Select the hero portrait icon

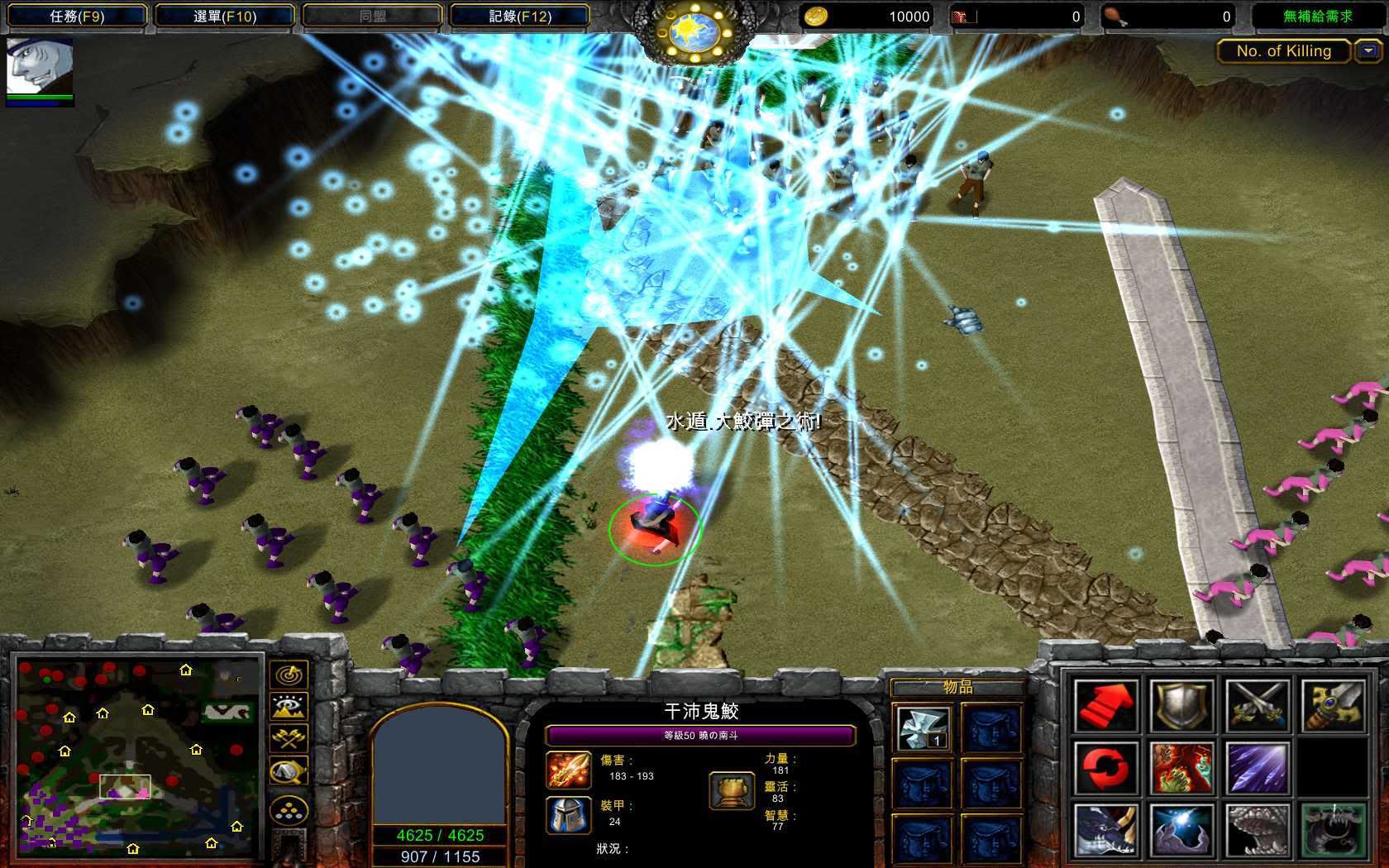40,68
